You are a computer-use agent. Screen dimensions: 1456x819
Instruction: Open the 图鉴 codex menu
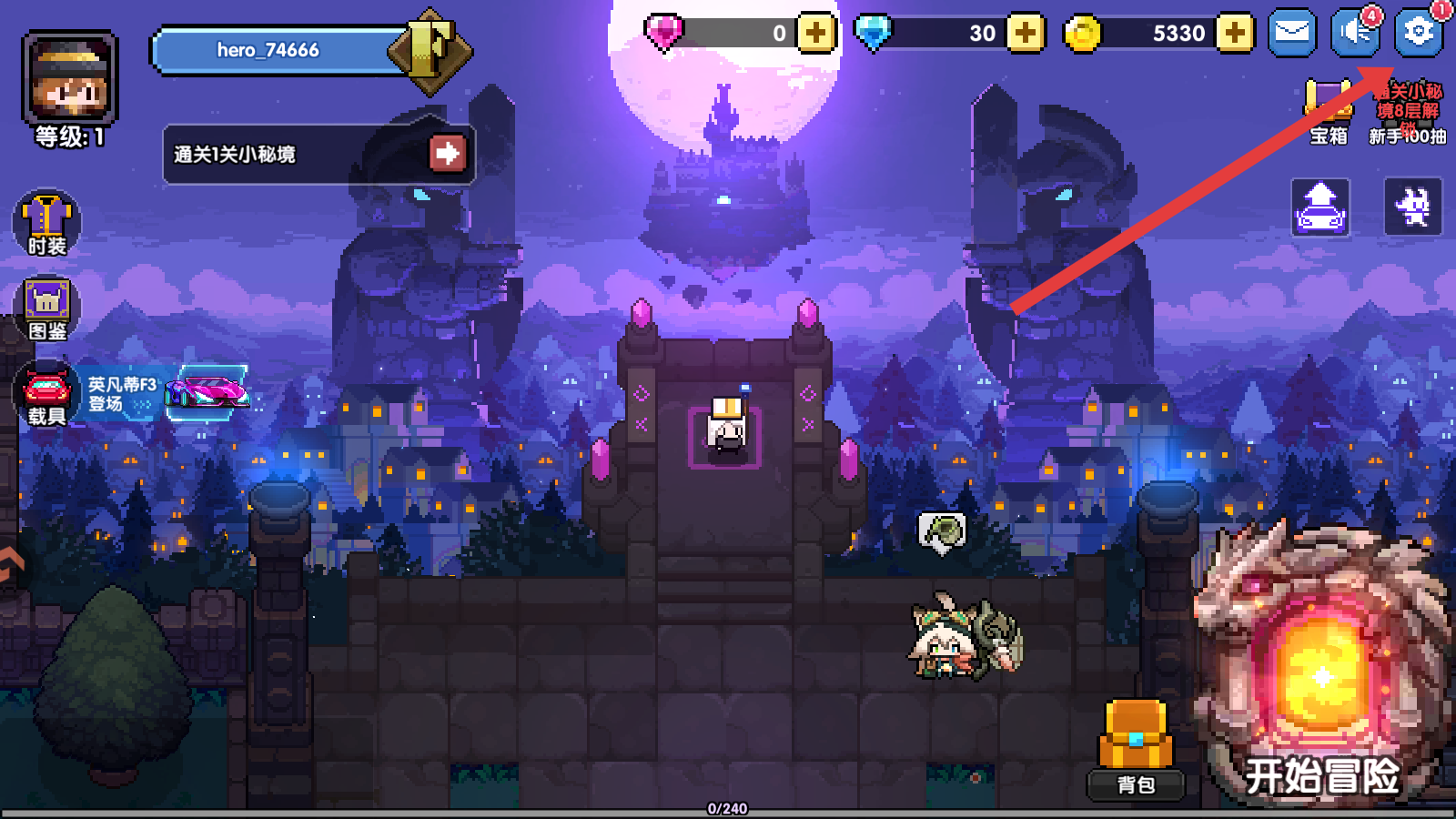tap(46, 308)
